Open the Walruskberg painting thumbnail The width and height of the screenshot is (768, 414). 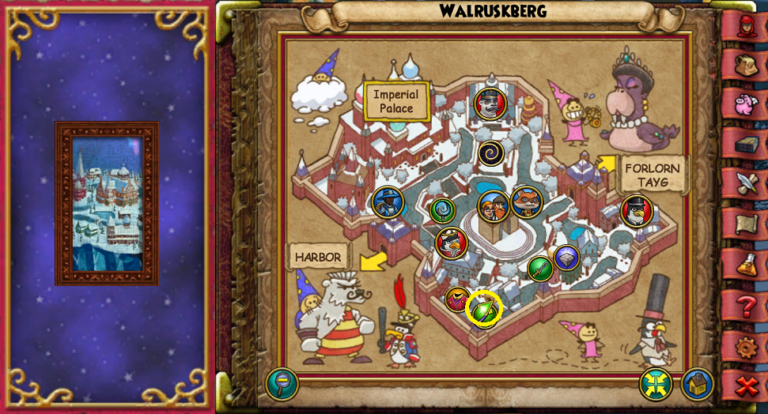(107, 203)
